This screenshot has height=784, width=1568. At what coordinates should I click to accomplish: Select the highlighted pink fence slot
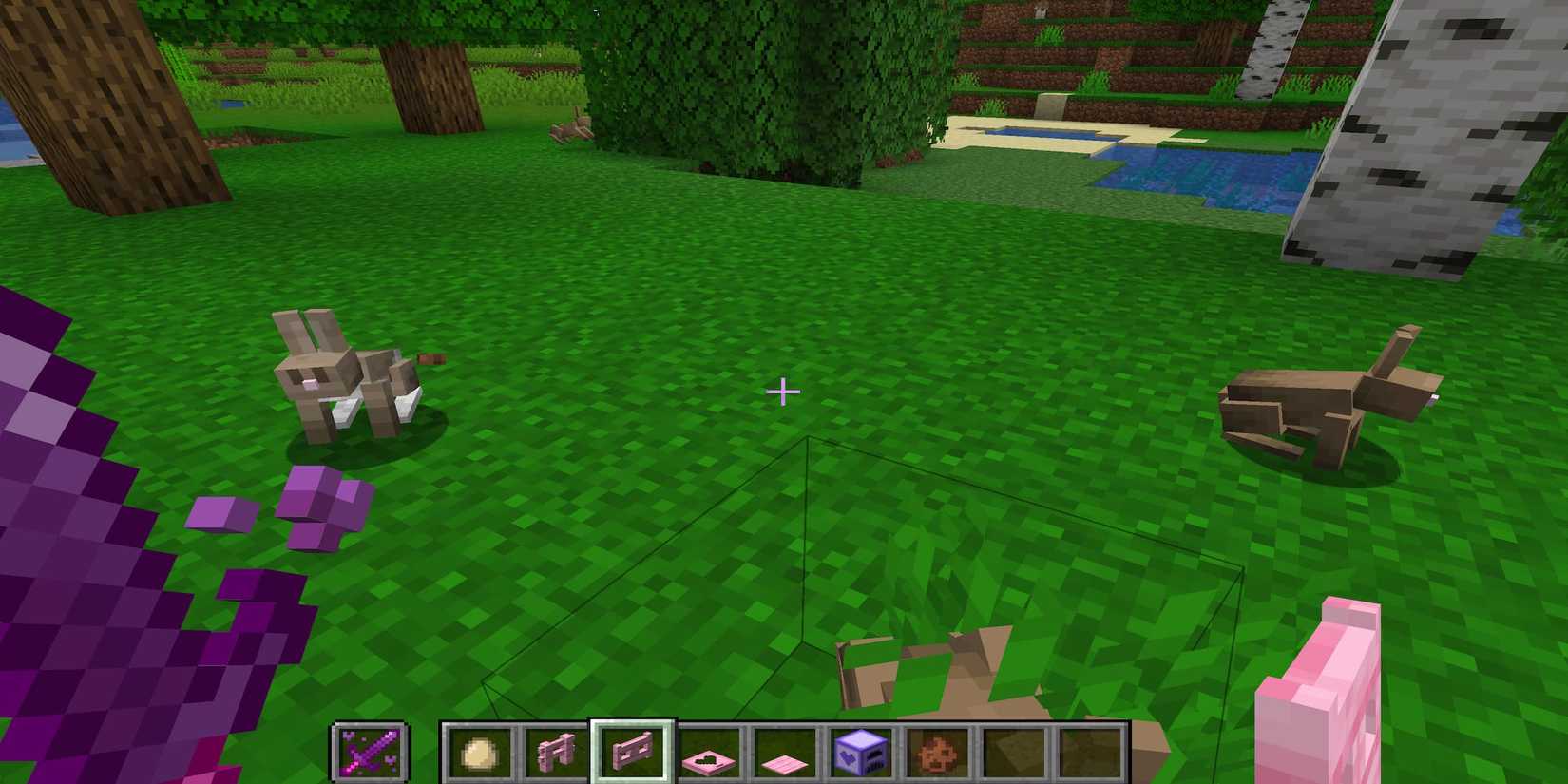pyautogui.click(x=632, y=753)
